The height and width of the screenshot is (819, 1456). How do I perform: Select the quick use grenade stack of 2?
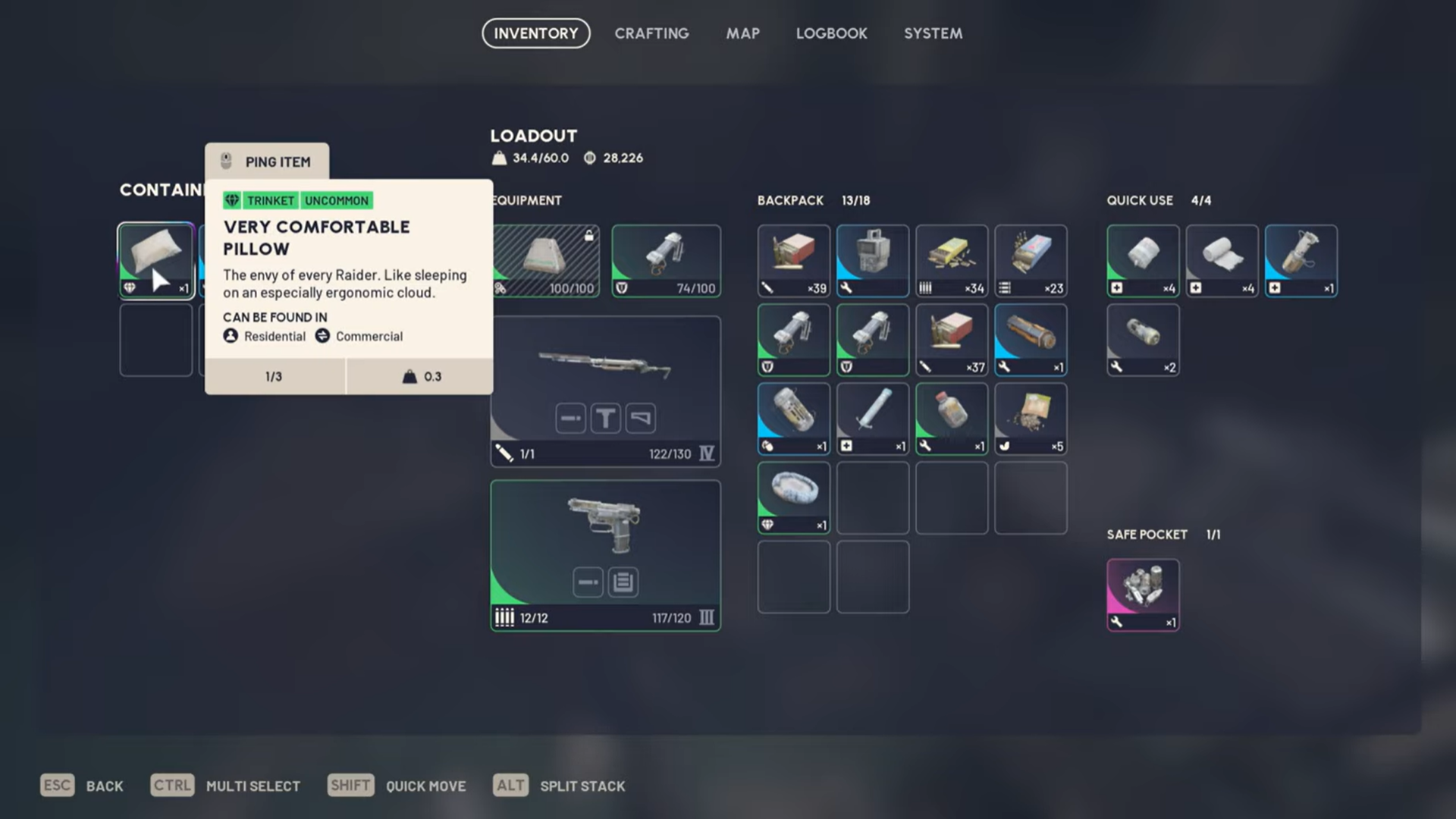(1142, 339)
